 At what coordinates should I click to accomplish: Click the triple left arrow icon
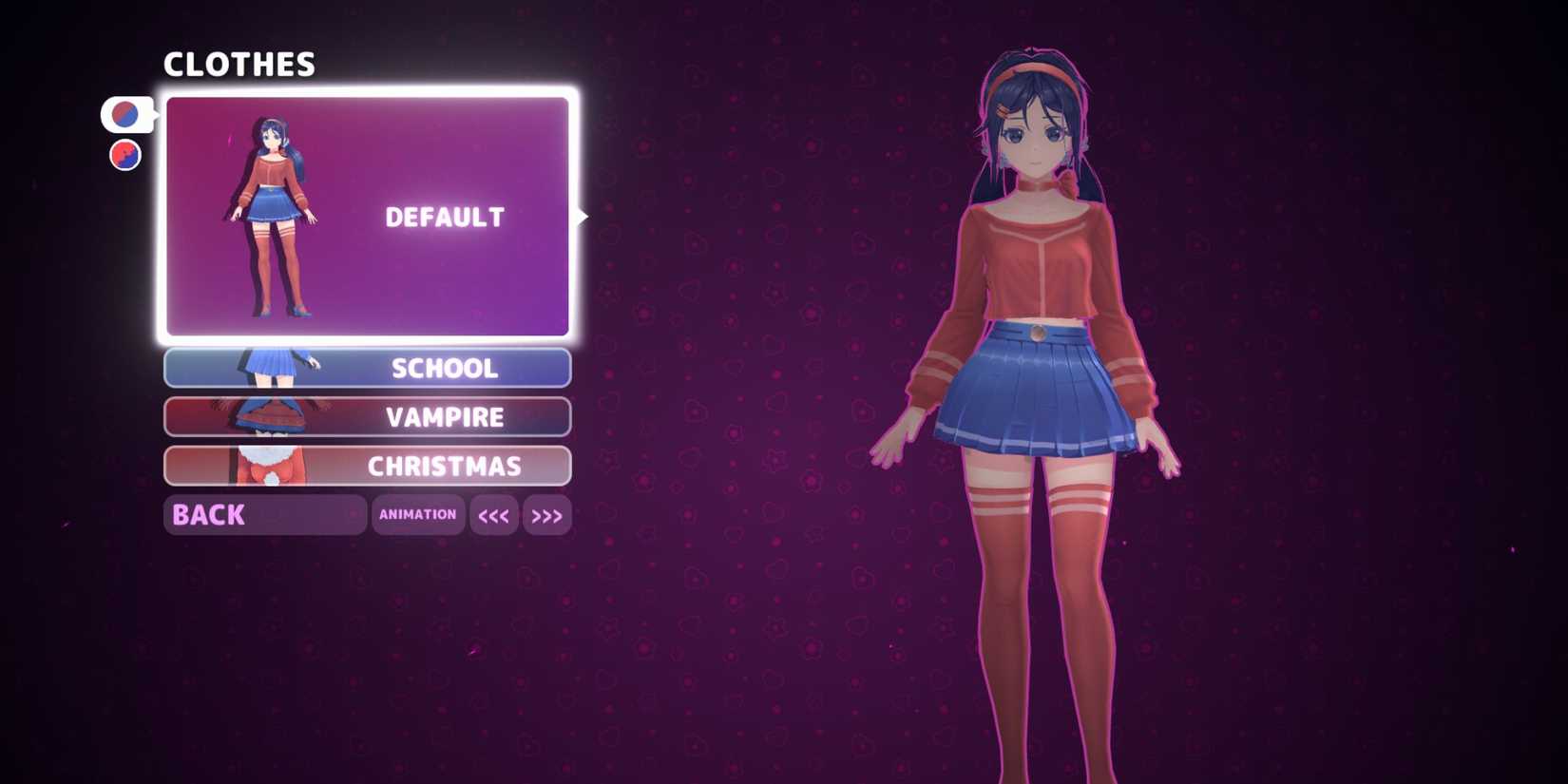tap(494, 515)
